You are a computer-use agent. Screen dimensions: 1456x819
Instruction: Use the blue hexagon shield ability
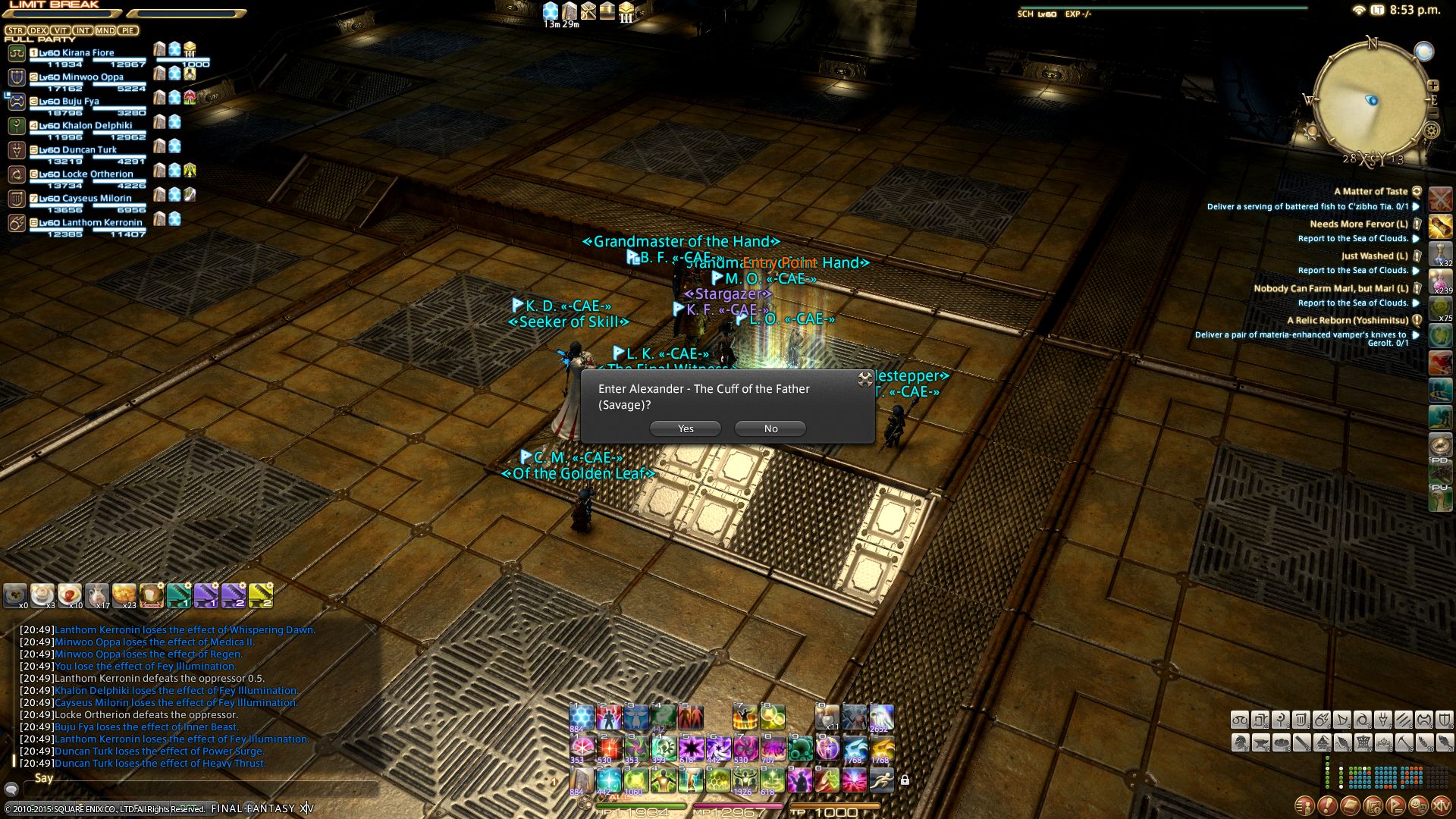tap(582, 717)
